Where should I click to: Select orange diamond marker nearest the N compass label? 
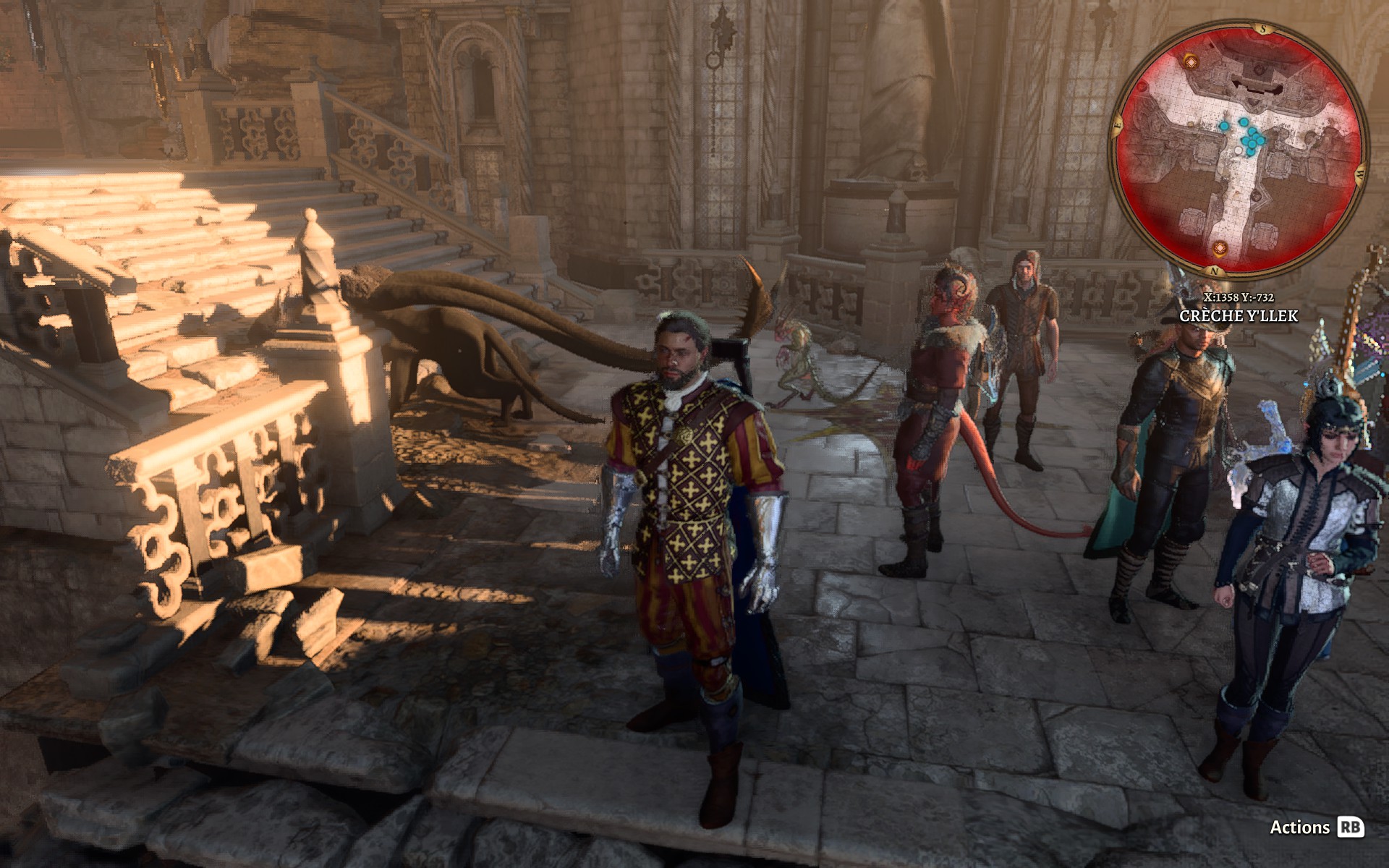(1220, 250)
